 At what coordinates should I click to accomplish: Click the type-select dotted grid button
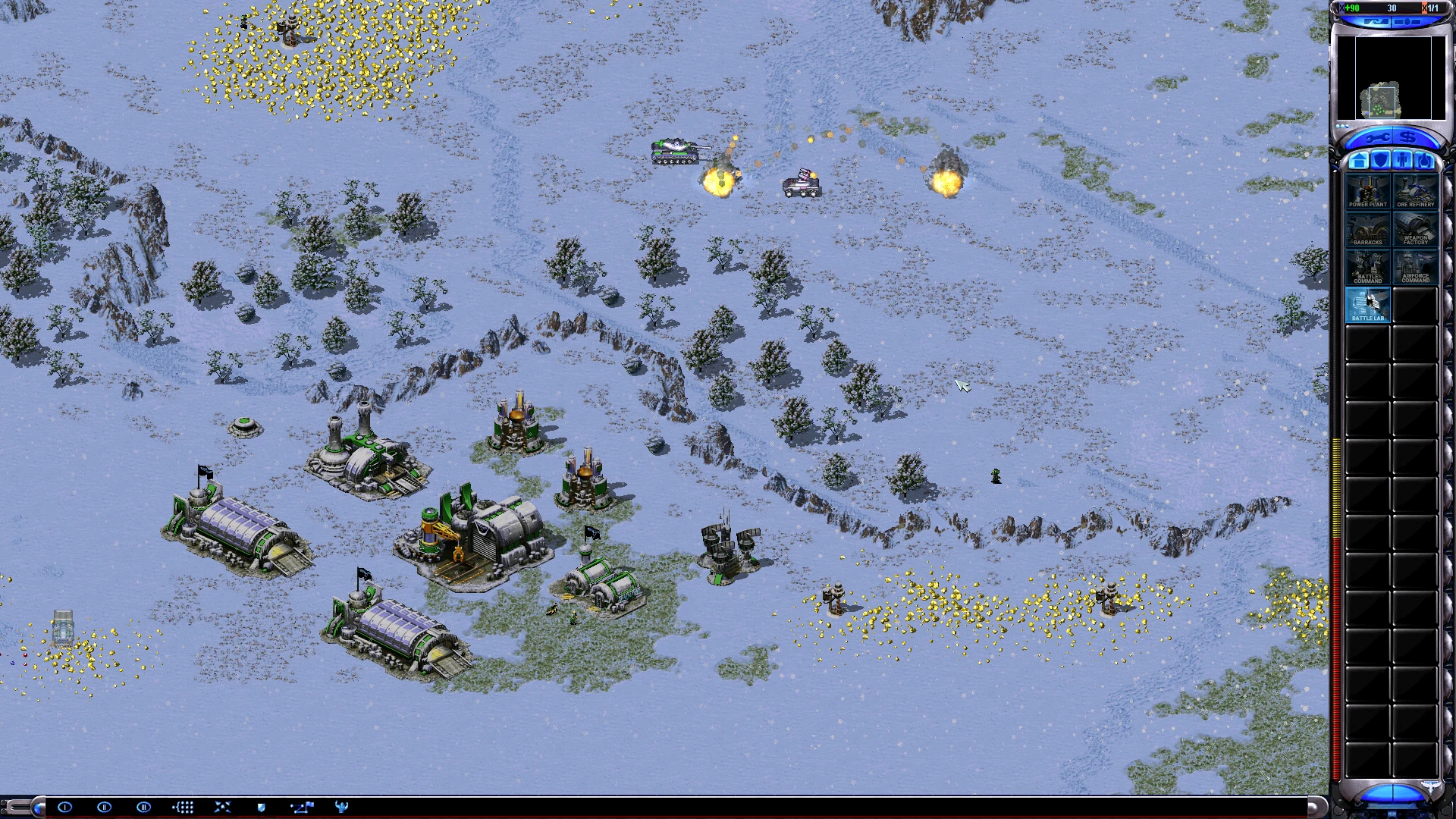[x=183, y=807]
